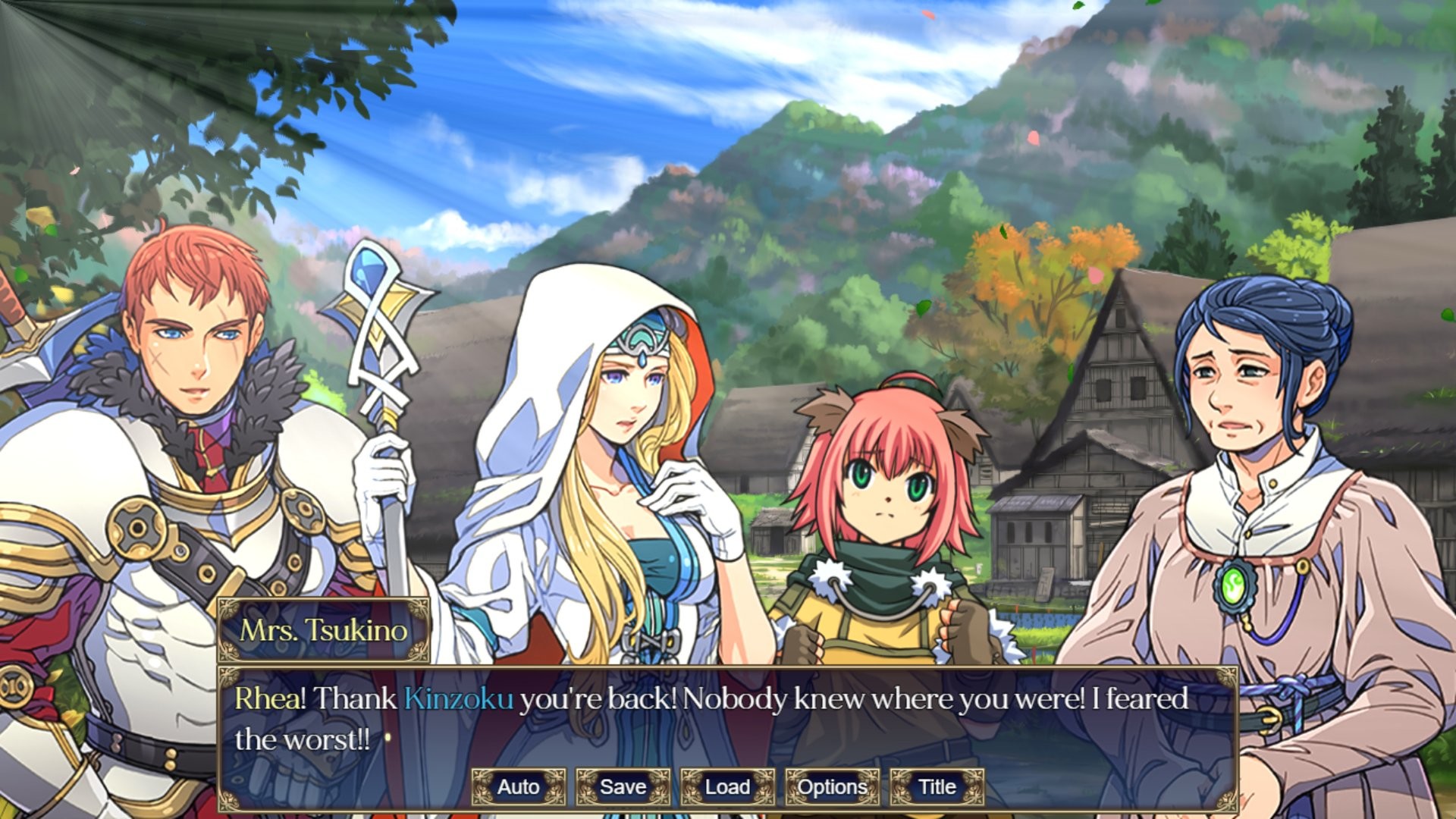Viewport: 1456px width, 819px height.
Task: Save the current game progress
Action: (623, 787)
